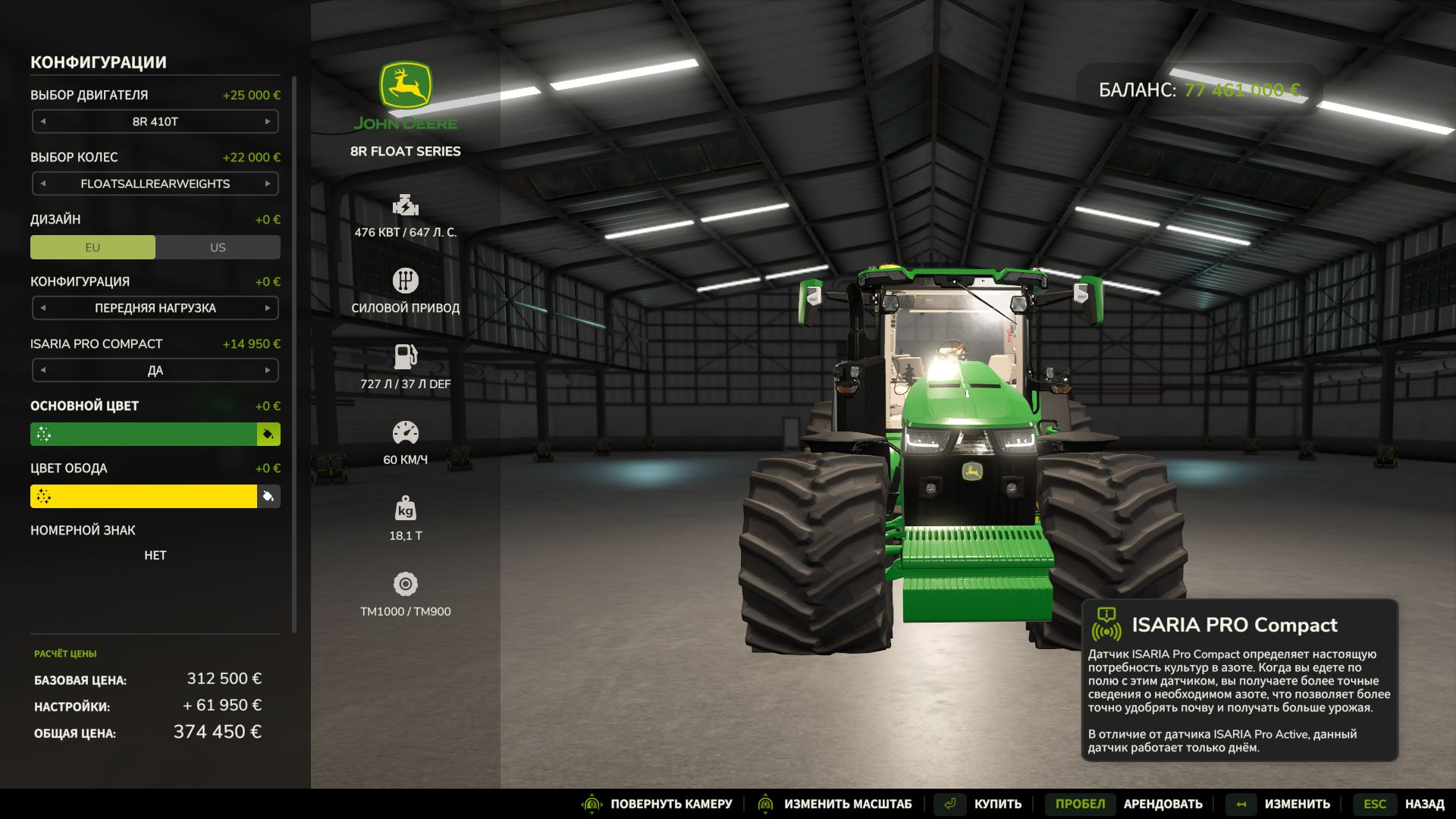Toggle ISARIA Pro Compact with left arrow
Viewport: 1456px width, 819px height.
(43, 370)
